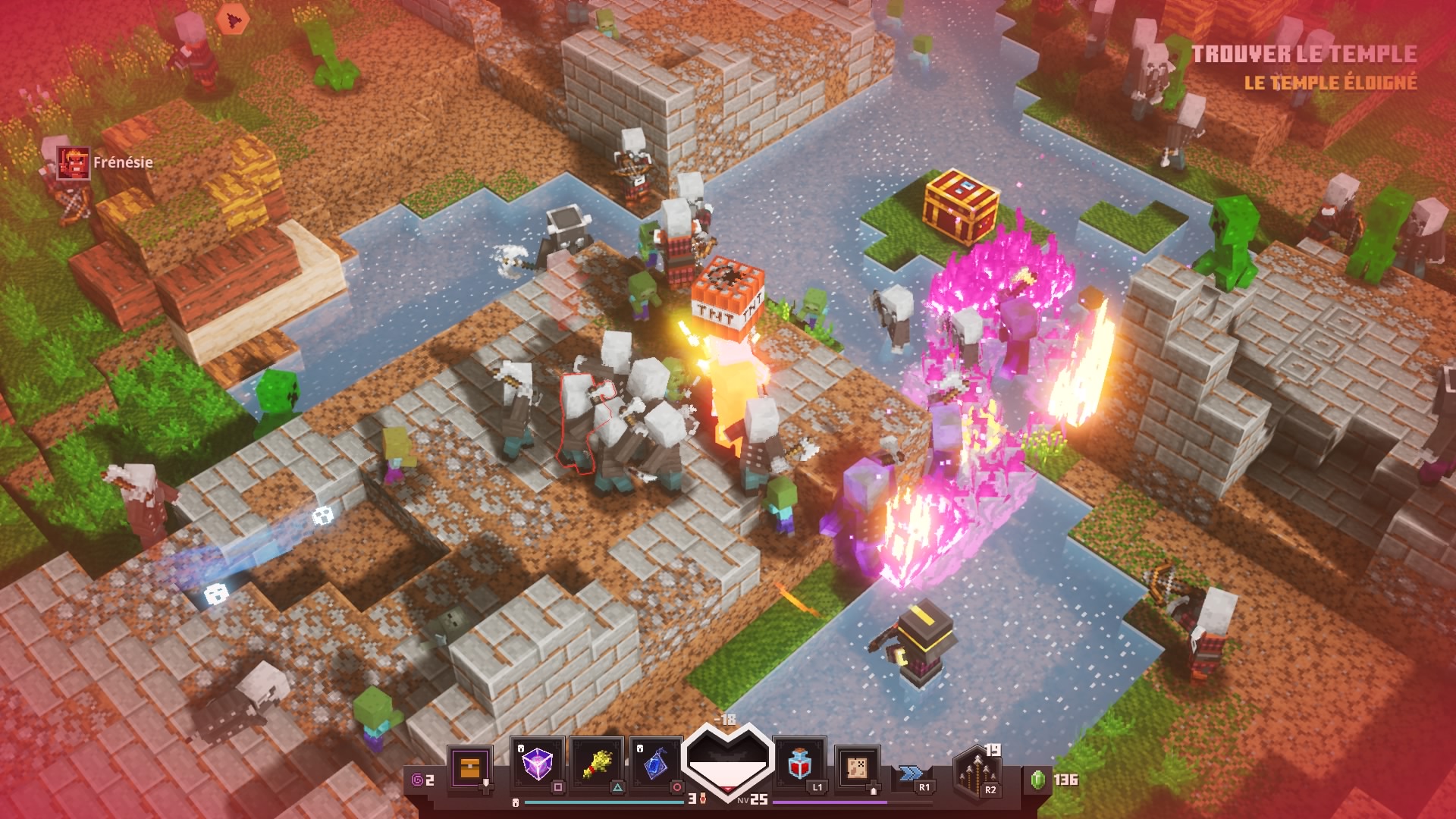Image resolution: width=1456 pixels, height=819 pixels.
Task: Select the Trouver le Temple objective tracker
Action: 1304,54
